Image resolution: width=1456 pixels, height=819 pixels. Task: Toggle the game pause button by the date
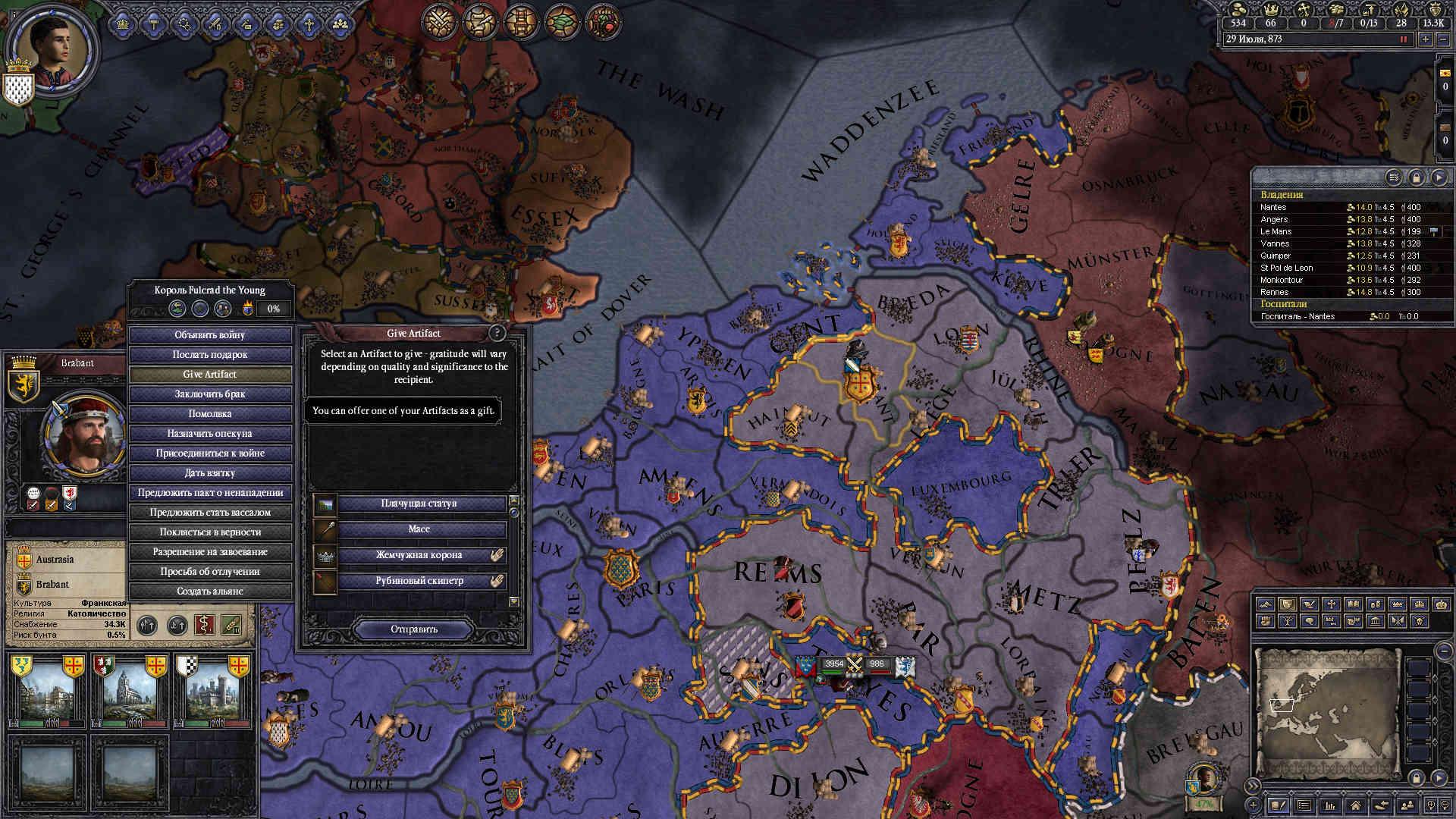pos(1403,39)
